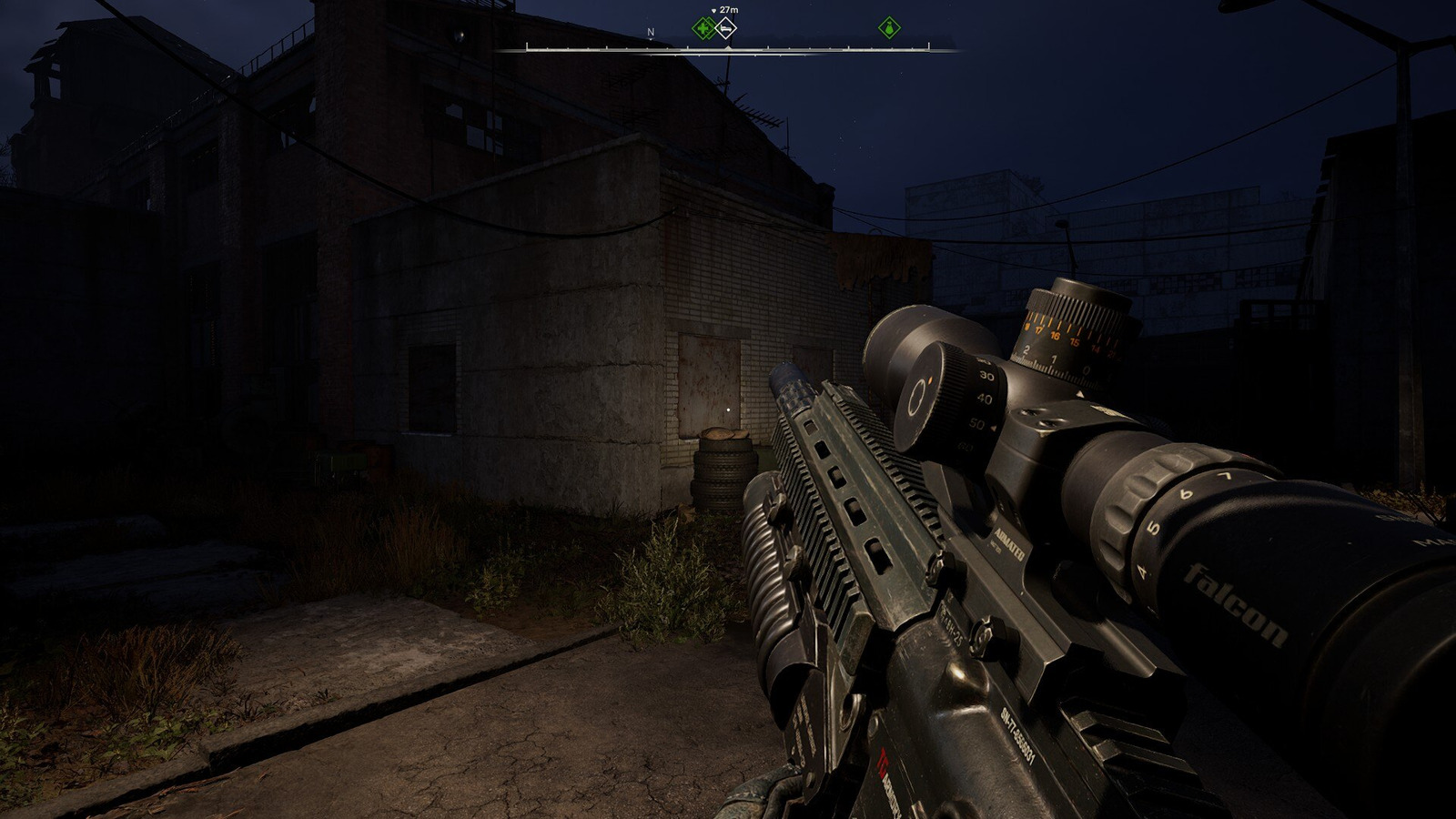This screenshot has width=1456, height=819.
Task: Select the green artifact marker at compass right
Action: tap(888, 27)
